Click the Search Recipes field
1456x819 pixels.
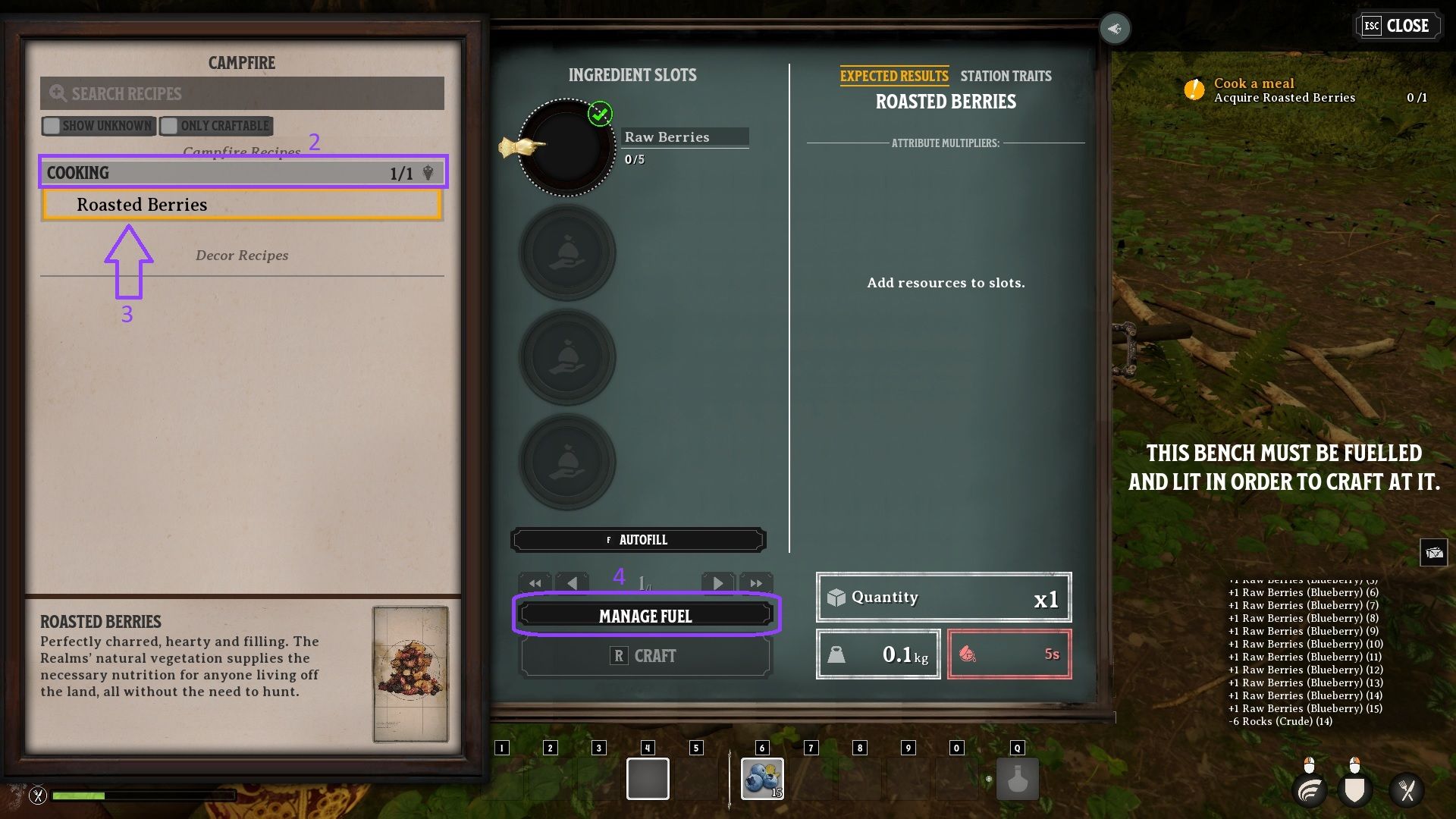click(x=242, y=93)
